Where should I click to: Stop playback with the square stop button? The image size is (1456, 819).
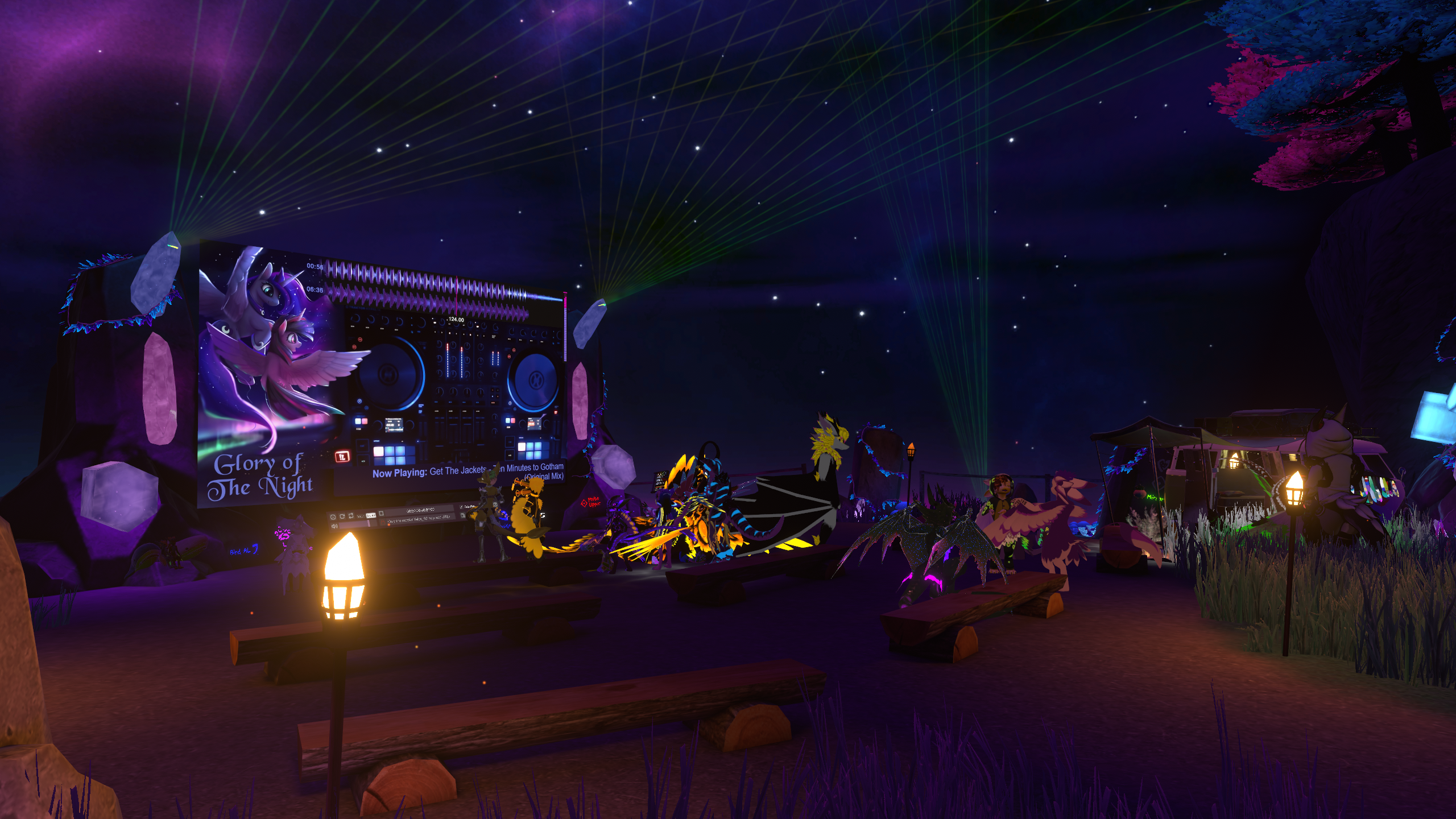(x=381, y=513)
